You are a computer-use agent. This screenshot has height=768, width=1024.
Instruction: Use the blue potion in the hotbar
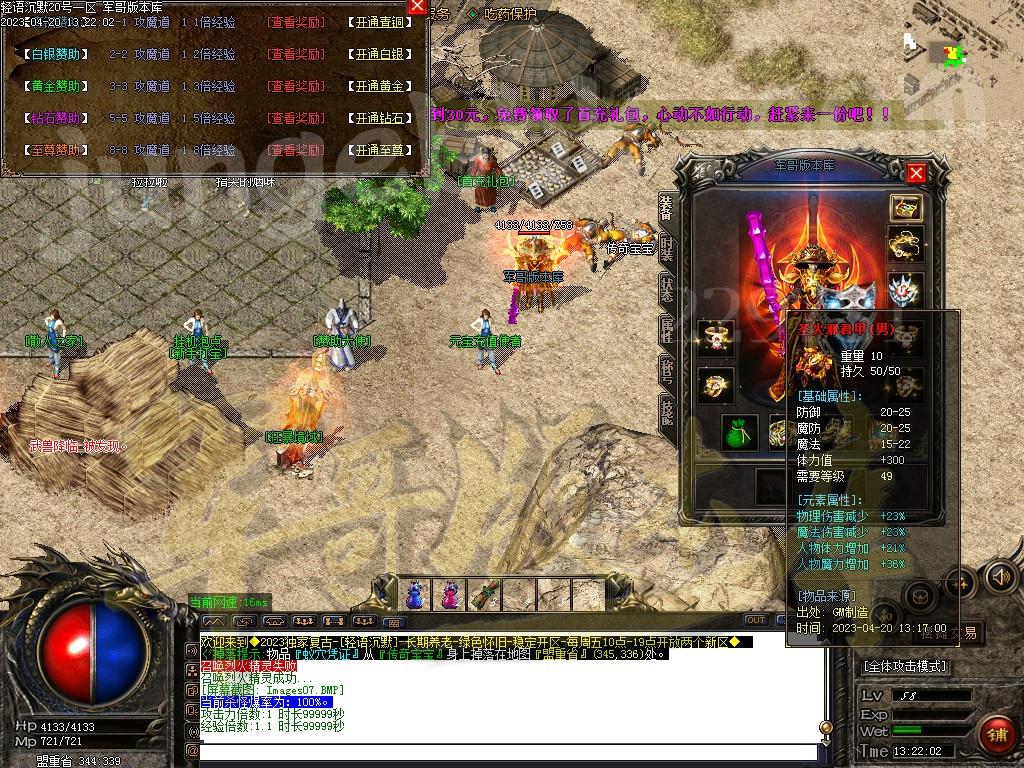coord(414,595)
